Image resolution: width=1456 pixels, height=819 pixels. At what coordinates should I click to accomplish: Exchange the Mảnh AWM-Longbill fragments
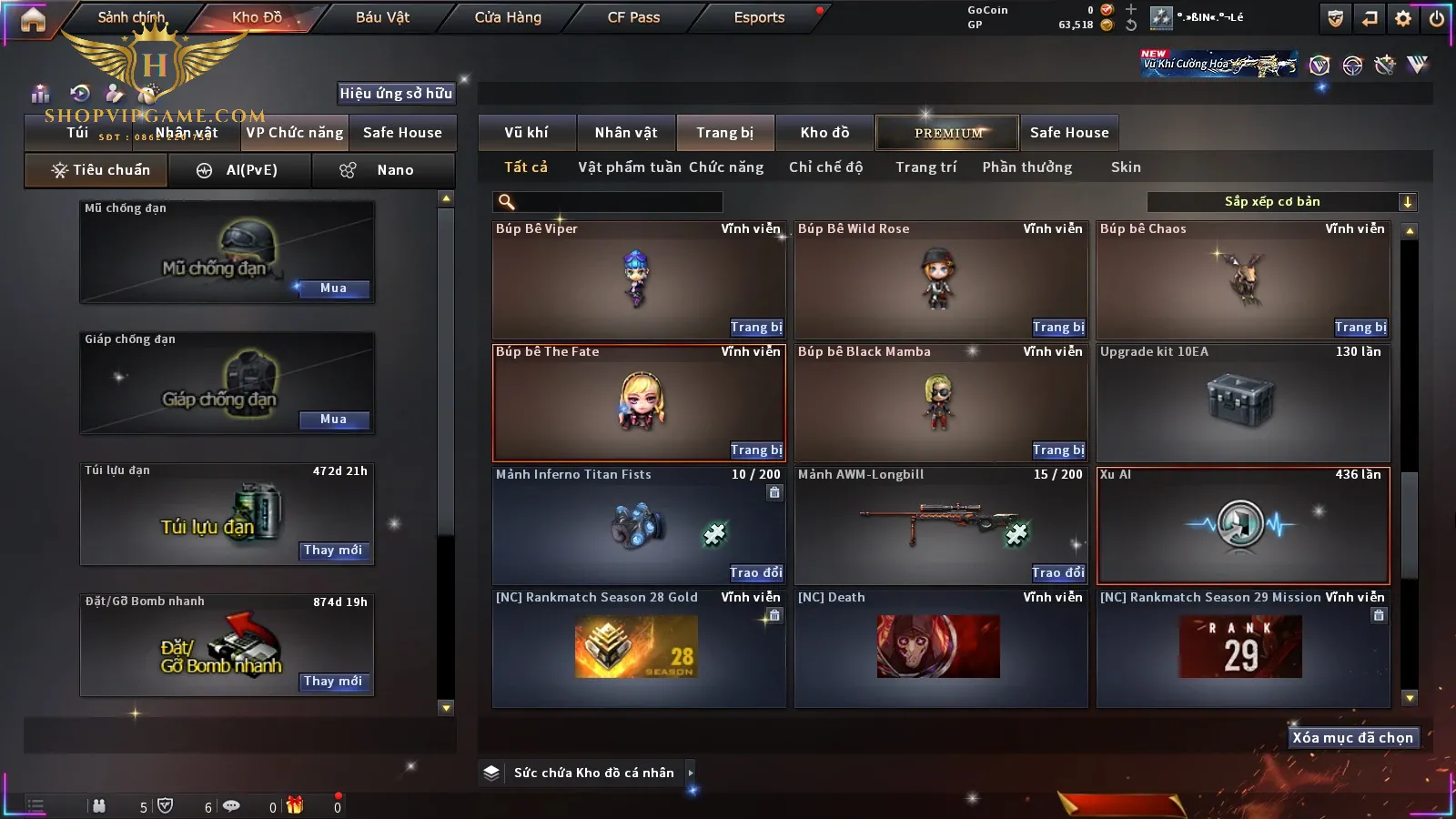coord(1057,572)
